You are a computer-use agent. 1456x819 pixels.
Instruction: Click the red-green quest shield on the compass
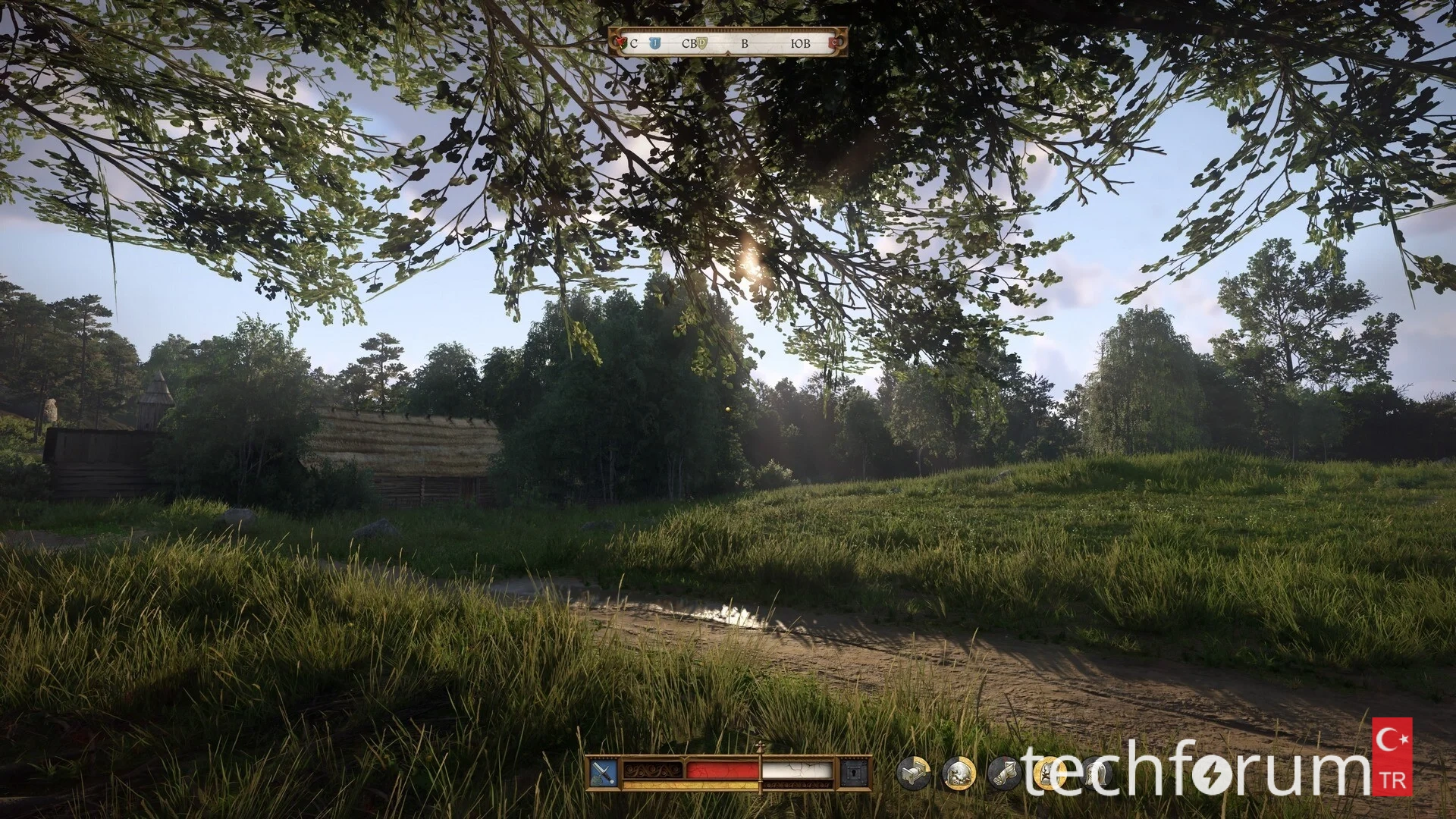tap(620, 44)
